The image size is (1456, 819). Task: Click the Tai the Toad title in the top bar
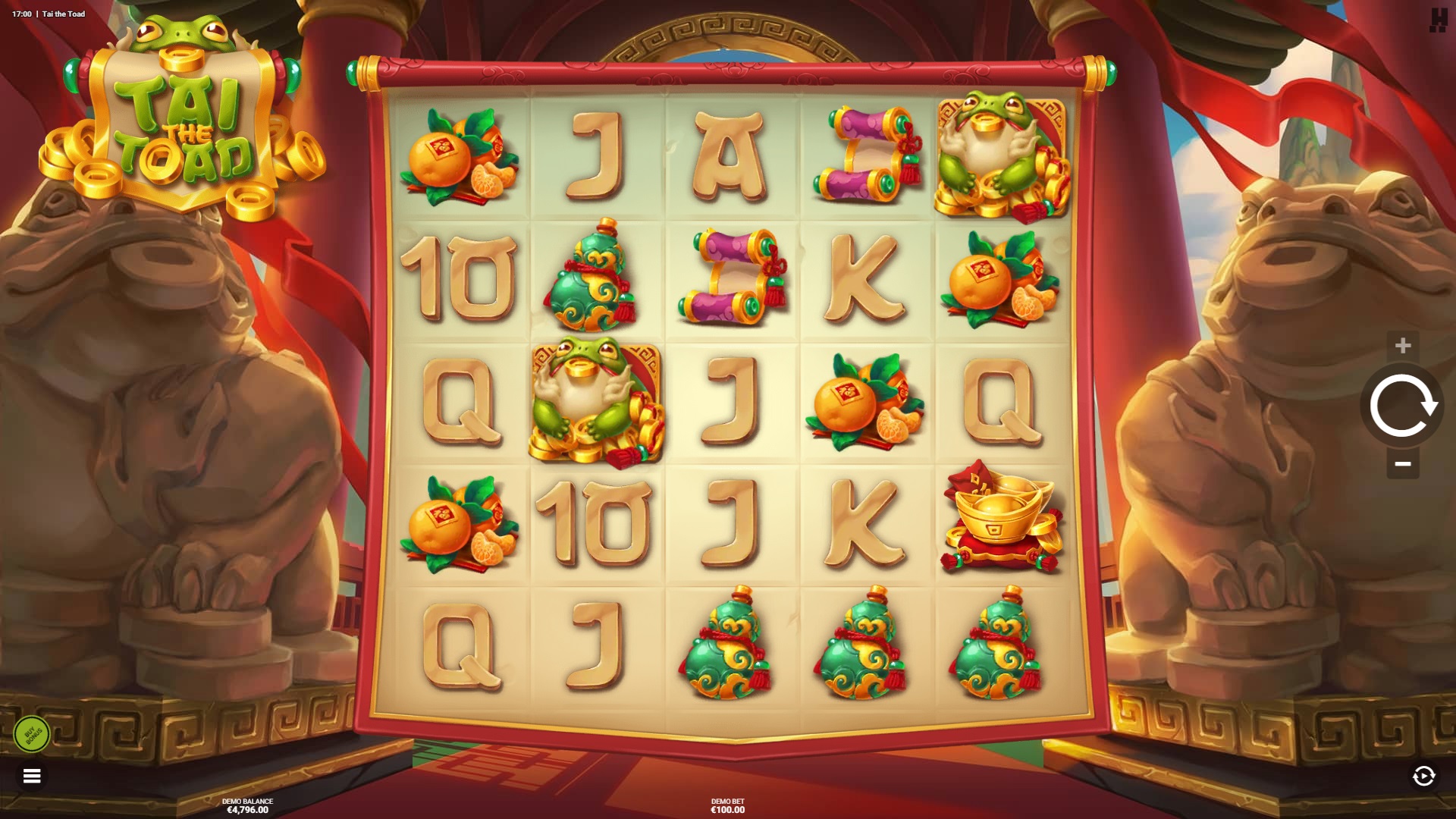(63, 13)
